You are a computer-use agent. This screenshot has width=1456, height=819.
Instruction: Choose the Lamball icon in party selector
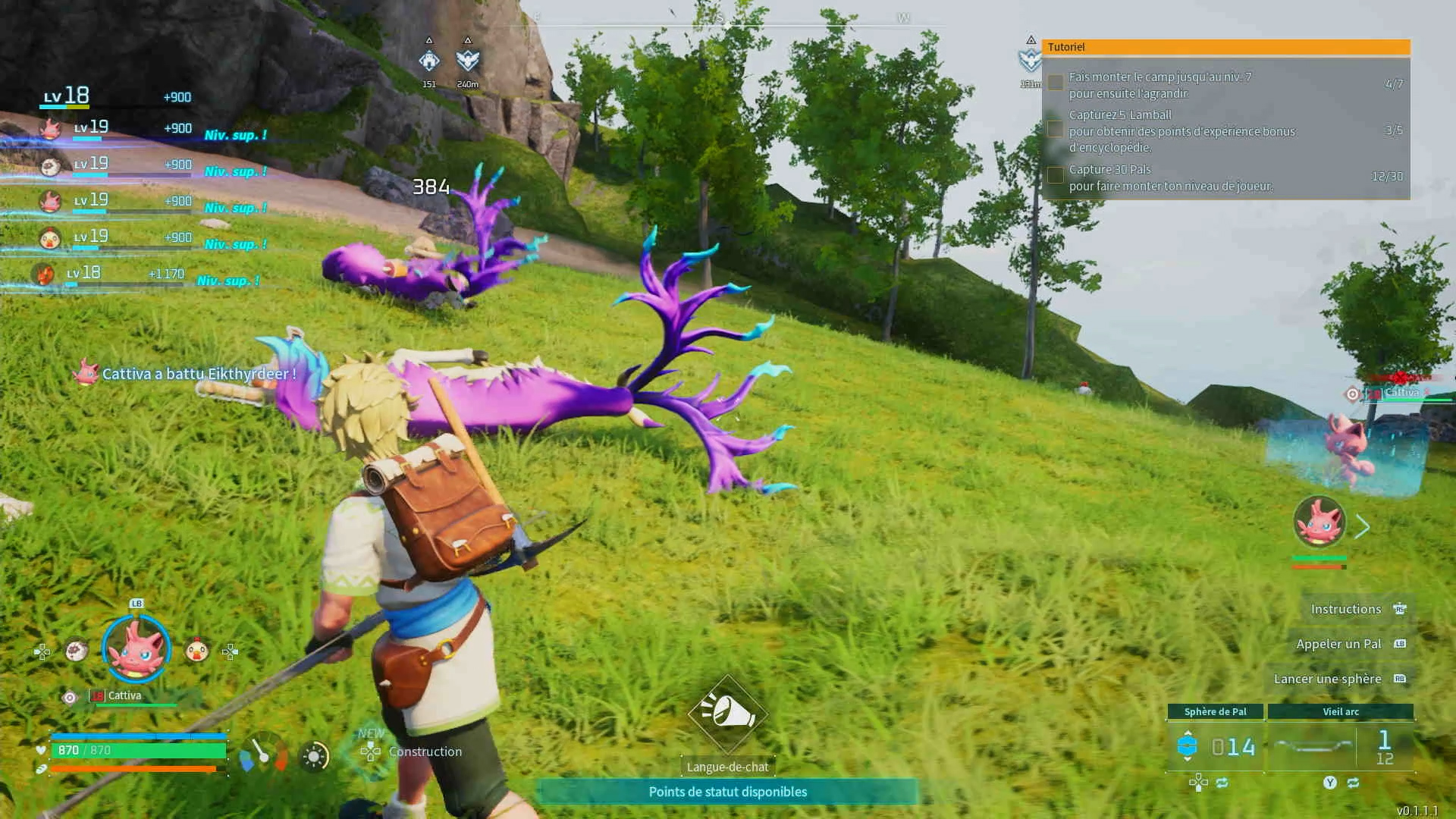coord(76,651)
